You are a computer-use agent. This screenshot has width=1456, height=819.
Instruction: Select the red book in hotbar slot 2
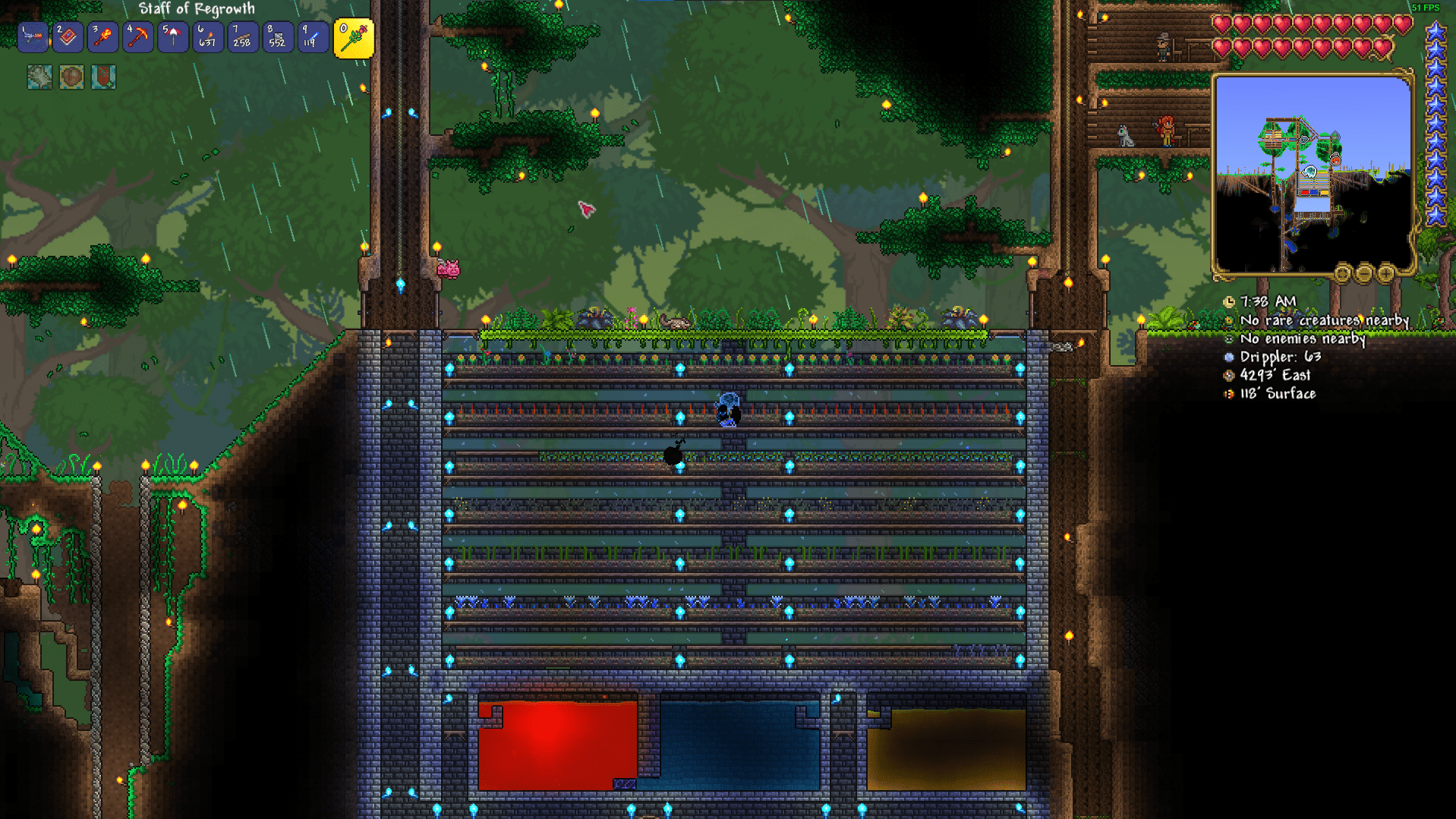click(68, 36)
